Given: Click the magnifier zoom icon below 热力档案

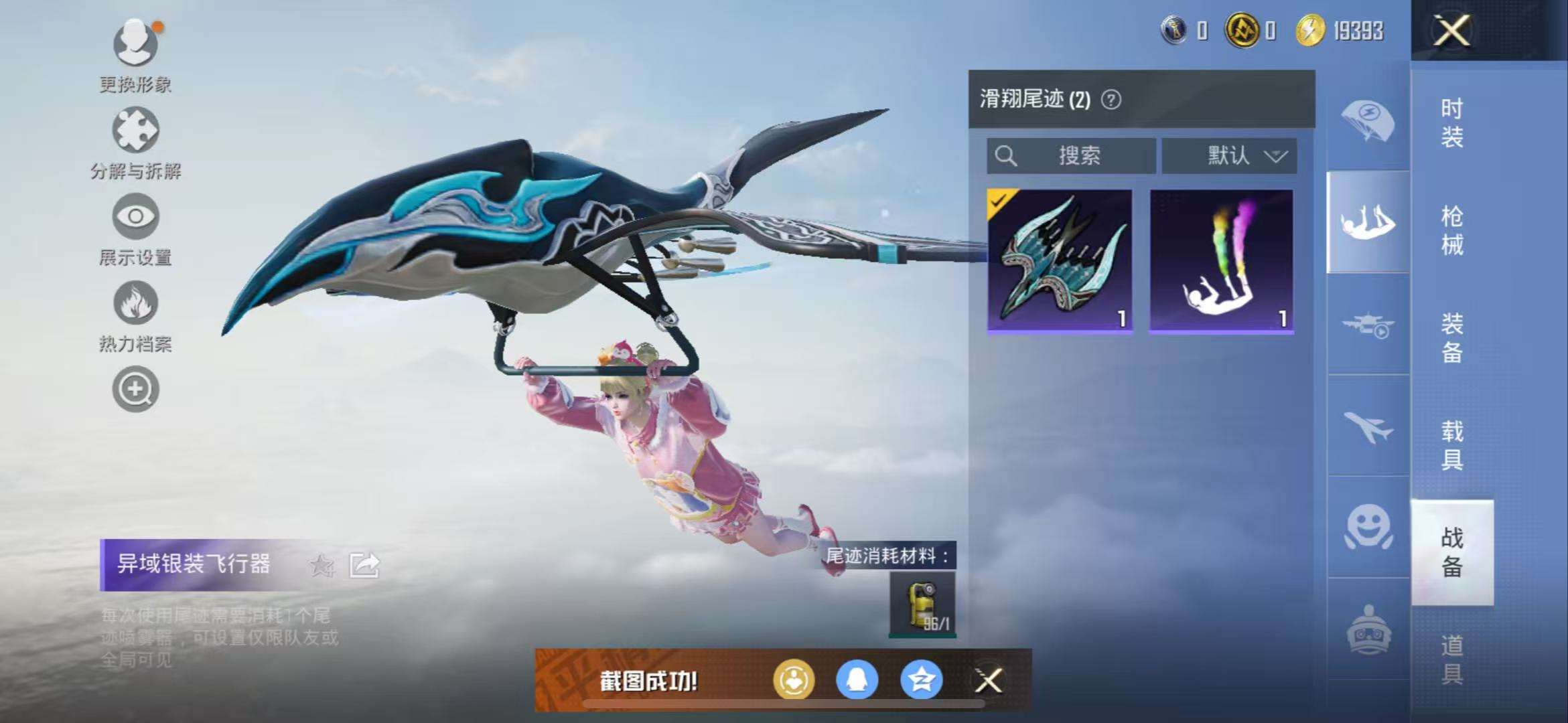Looking at the screenshot, I should point(134,388).
